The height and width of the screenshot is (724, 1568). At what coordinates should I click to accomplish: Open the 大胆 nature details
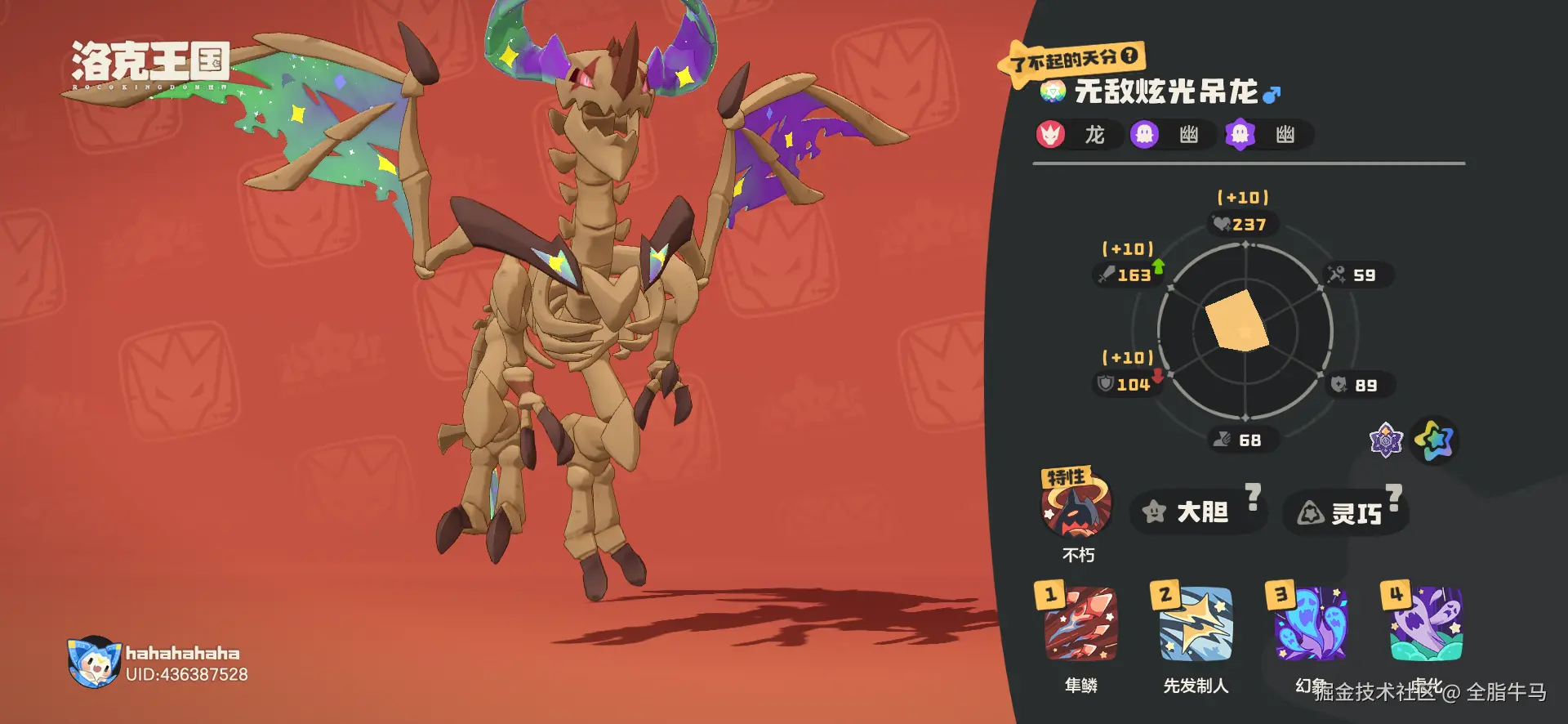1191,512
